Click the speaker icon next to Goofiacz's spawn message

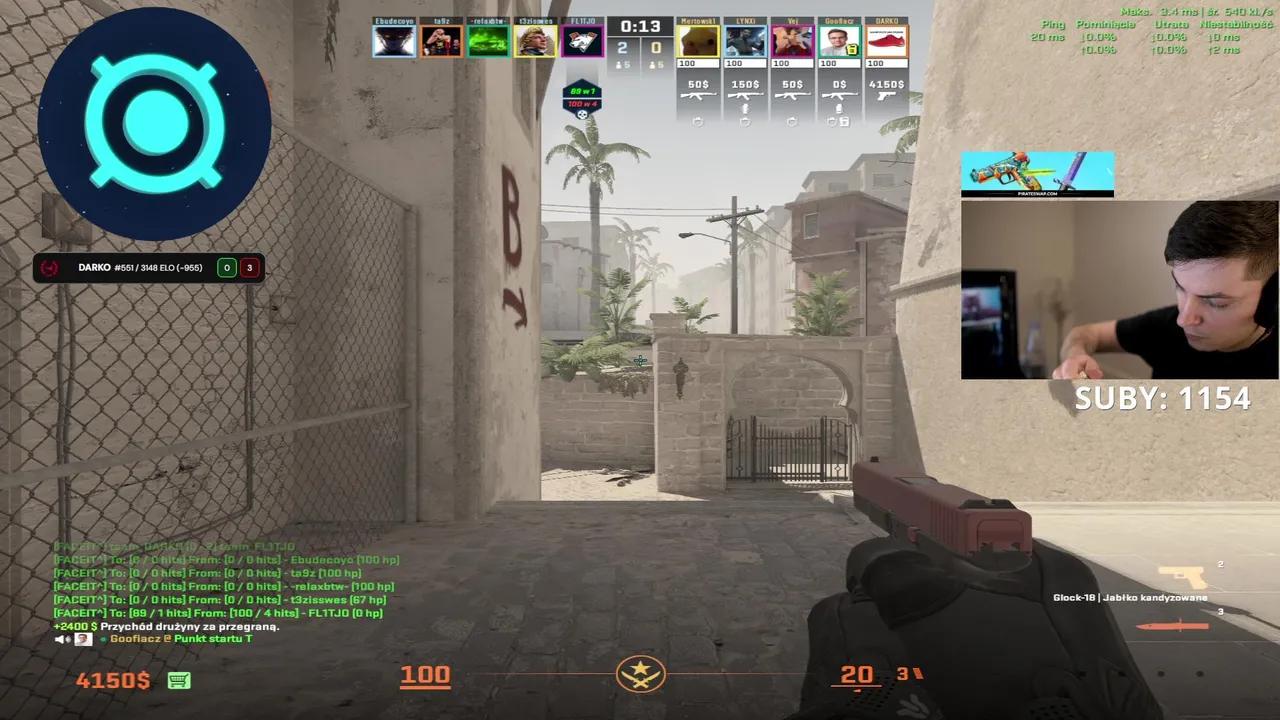click(x=62, y=638)
